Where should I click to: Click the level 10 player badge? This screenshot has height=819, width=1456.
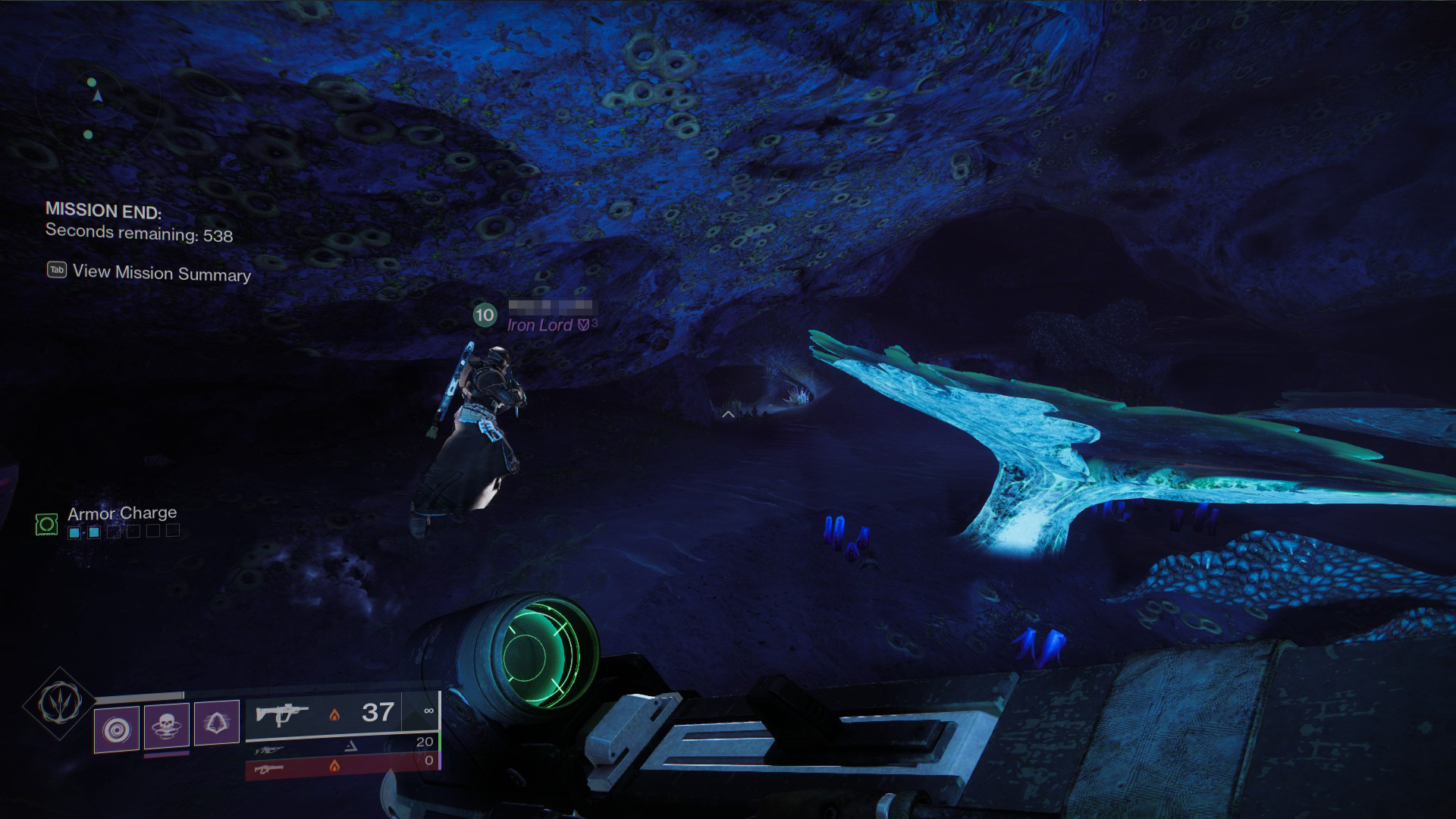(x=485, y=315)
